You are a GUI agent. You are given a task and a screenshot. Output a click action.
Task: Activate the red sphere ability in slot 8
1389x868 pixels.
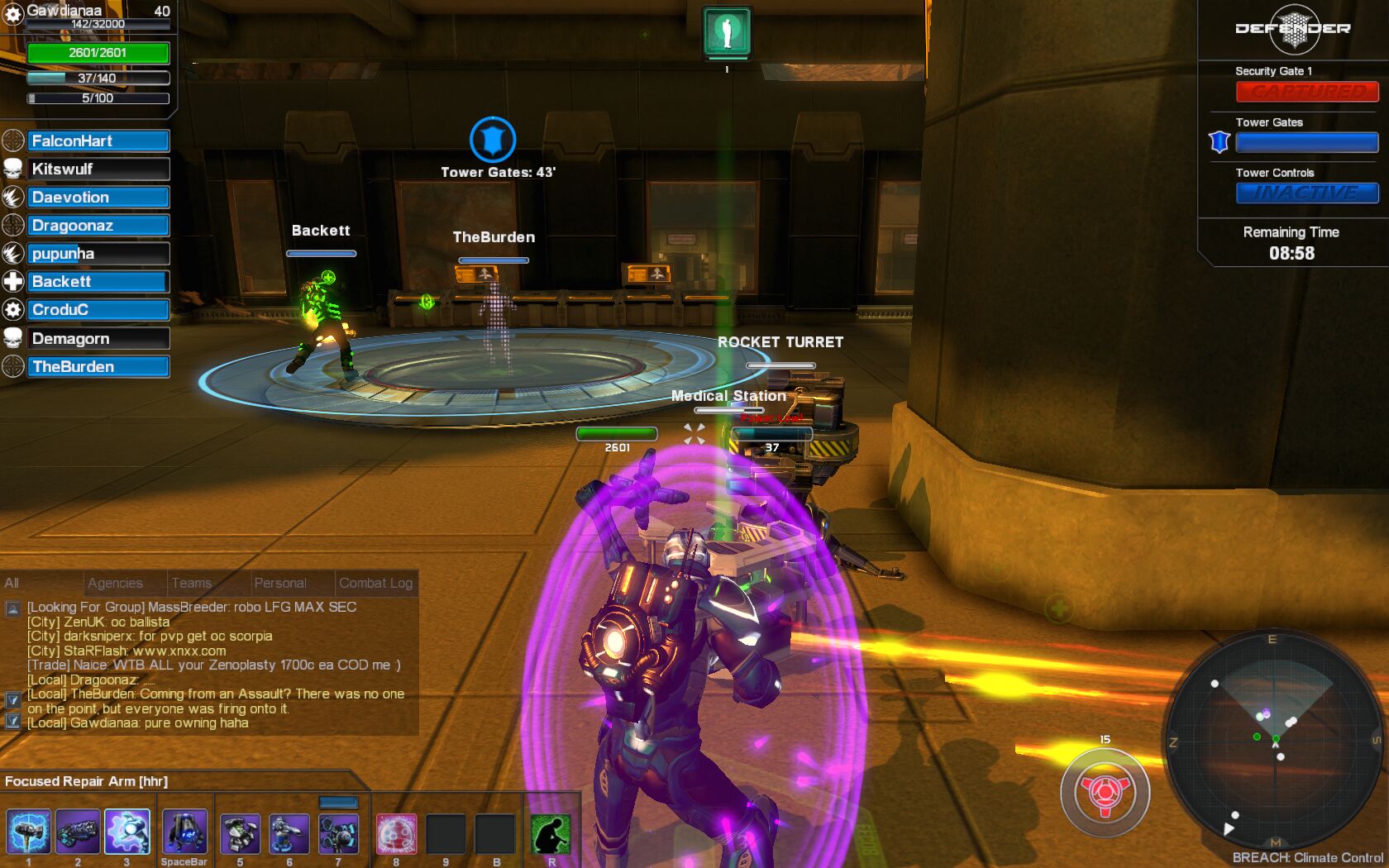click(x=396, y=833)
